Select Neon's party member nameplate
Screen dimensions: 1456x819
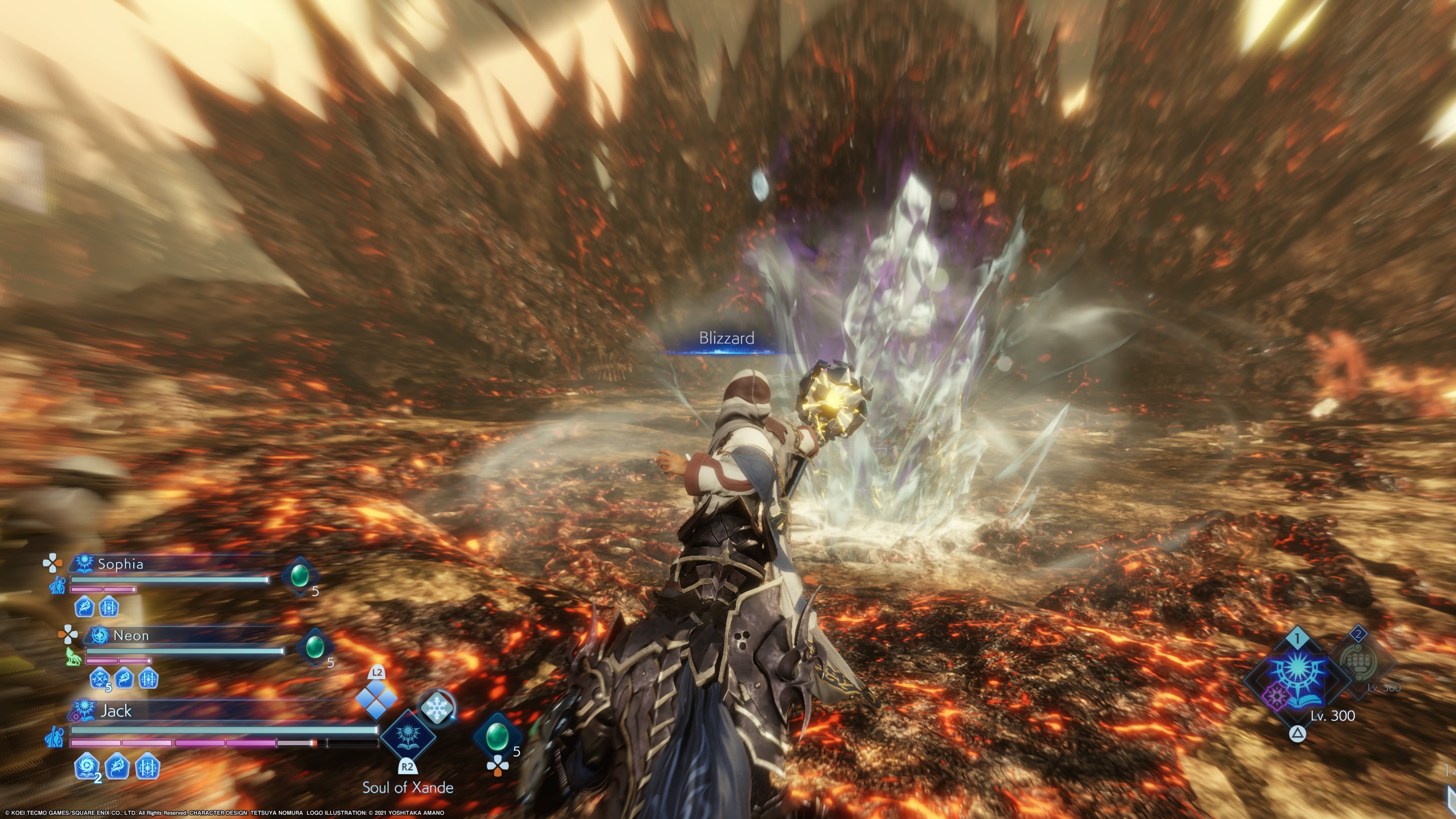[x=130, y=635]
